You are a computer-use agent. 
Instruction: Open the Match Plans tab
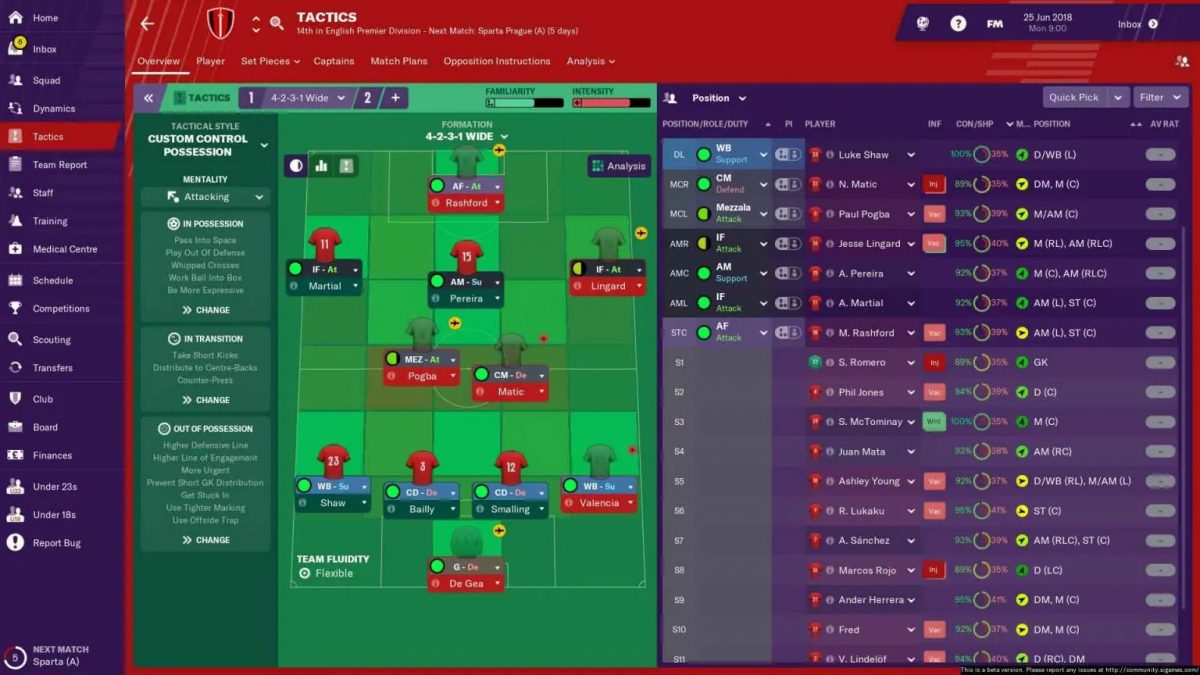pos(398,61)
